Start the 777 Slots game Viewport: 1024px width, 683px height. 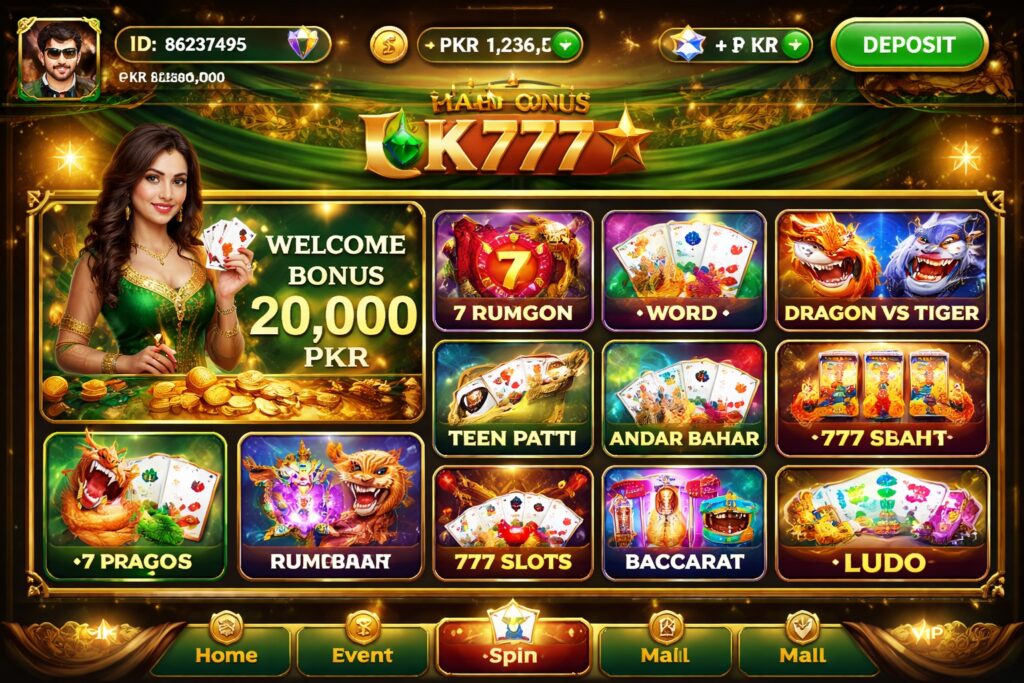coord(512,522)
